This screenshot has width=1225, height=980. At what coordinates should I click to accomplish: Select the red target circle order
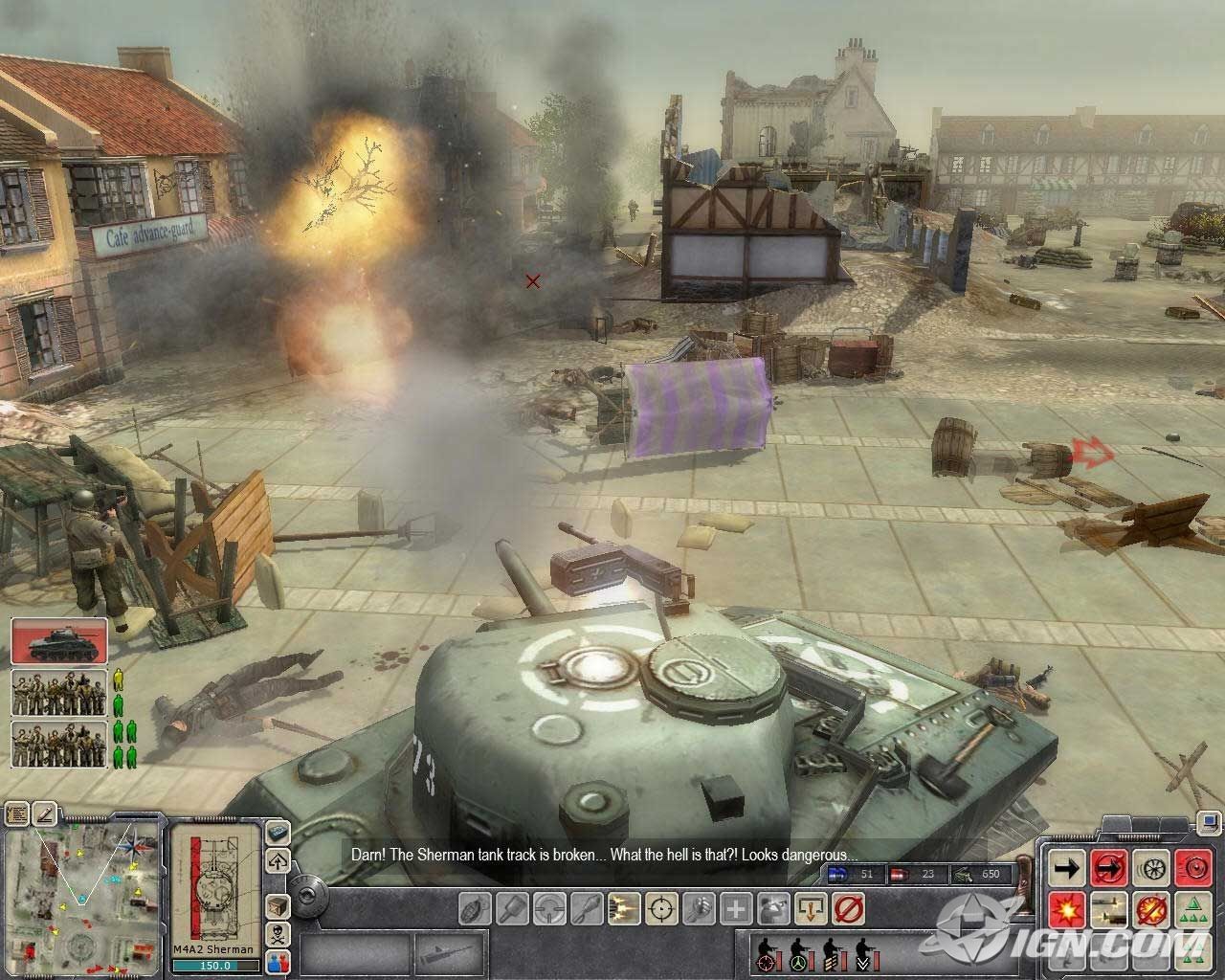pos(1192,869)
